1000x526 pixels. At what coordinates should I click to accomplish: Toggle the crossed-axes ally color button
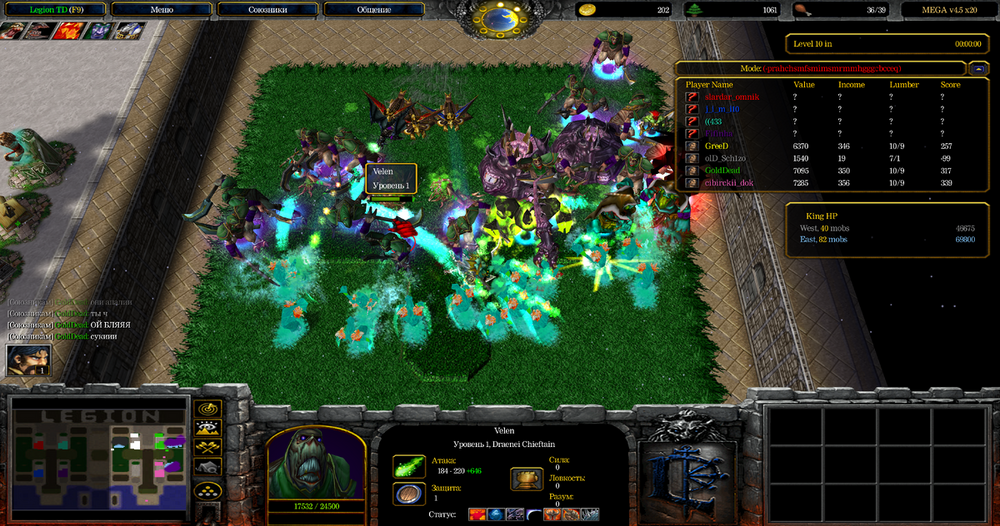click(x=208, y=447)
